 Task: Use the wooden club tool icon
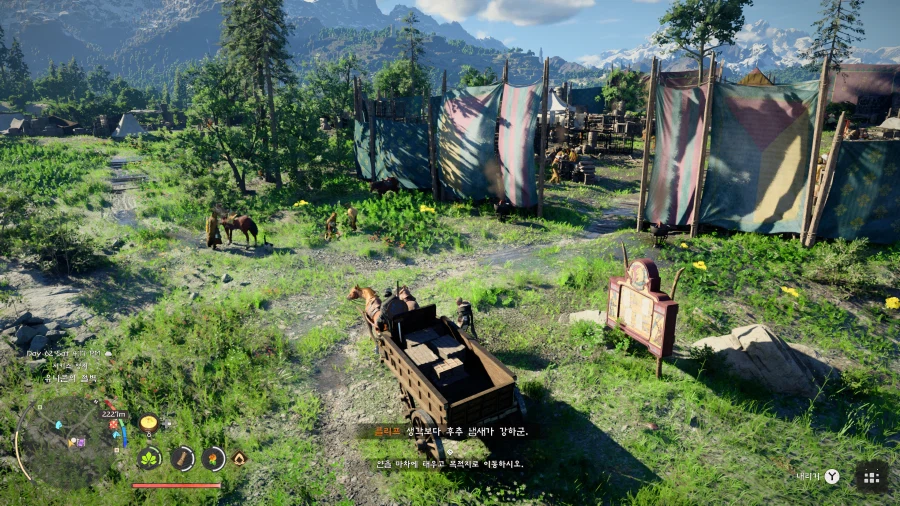182,459
